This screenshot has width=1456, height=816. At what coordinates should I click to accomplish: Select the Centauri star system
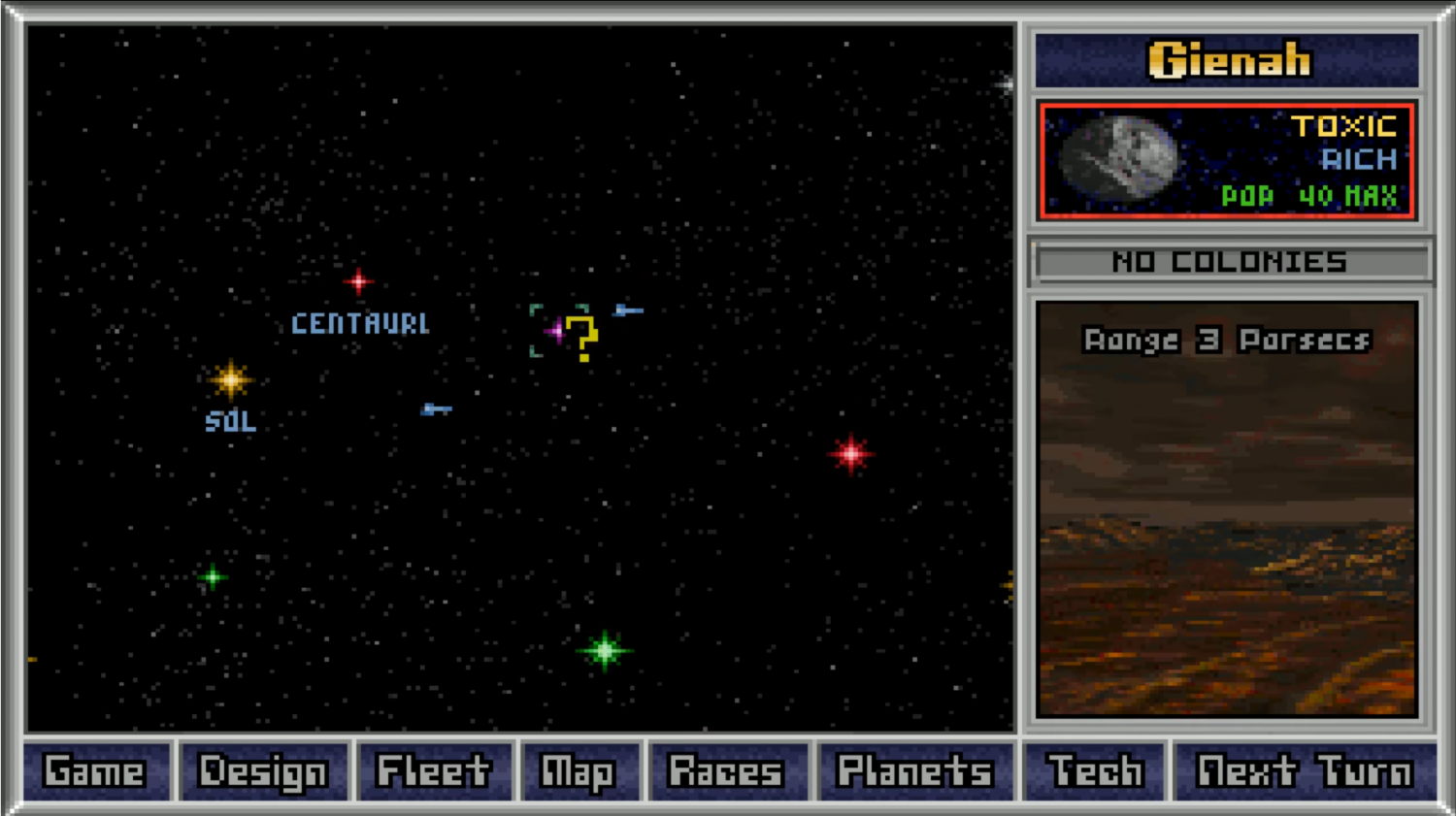coord(358,281)
